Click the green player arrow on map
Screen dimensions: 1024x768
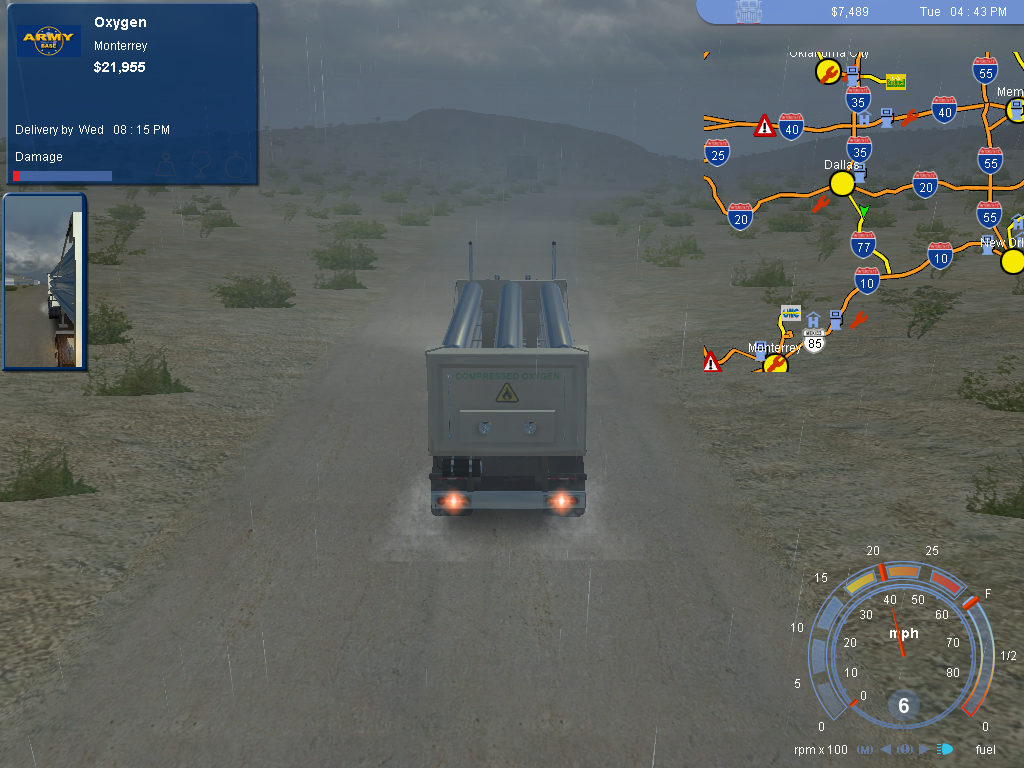click(x=863, y=212)
